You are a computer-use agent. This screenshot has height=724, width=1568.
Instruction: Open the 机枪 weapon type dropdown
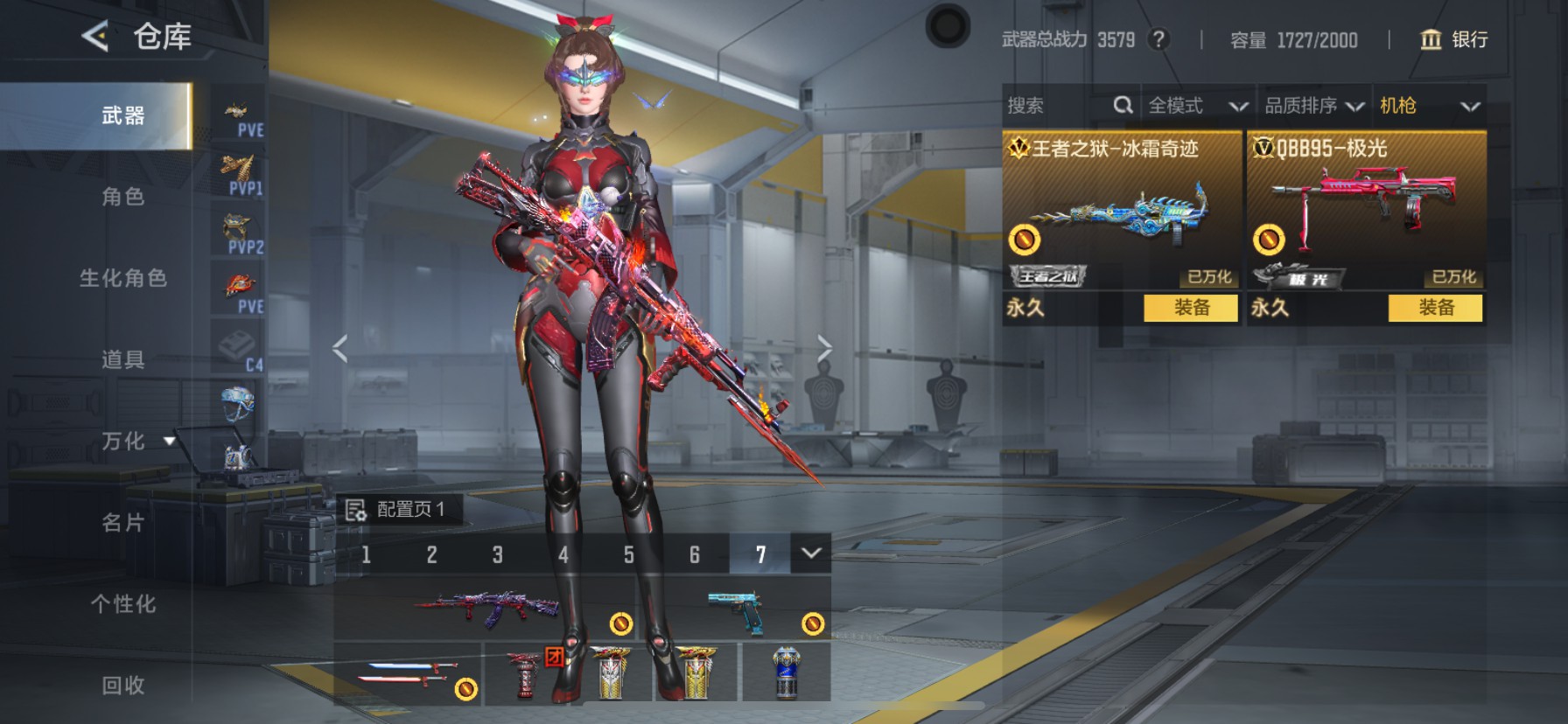coord(1429,106)
